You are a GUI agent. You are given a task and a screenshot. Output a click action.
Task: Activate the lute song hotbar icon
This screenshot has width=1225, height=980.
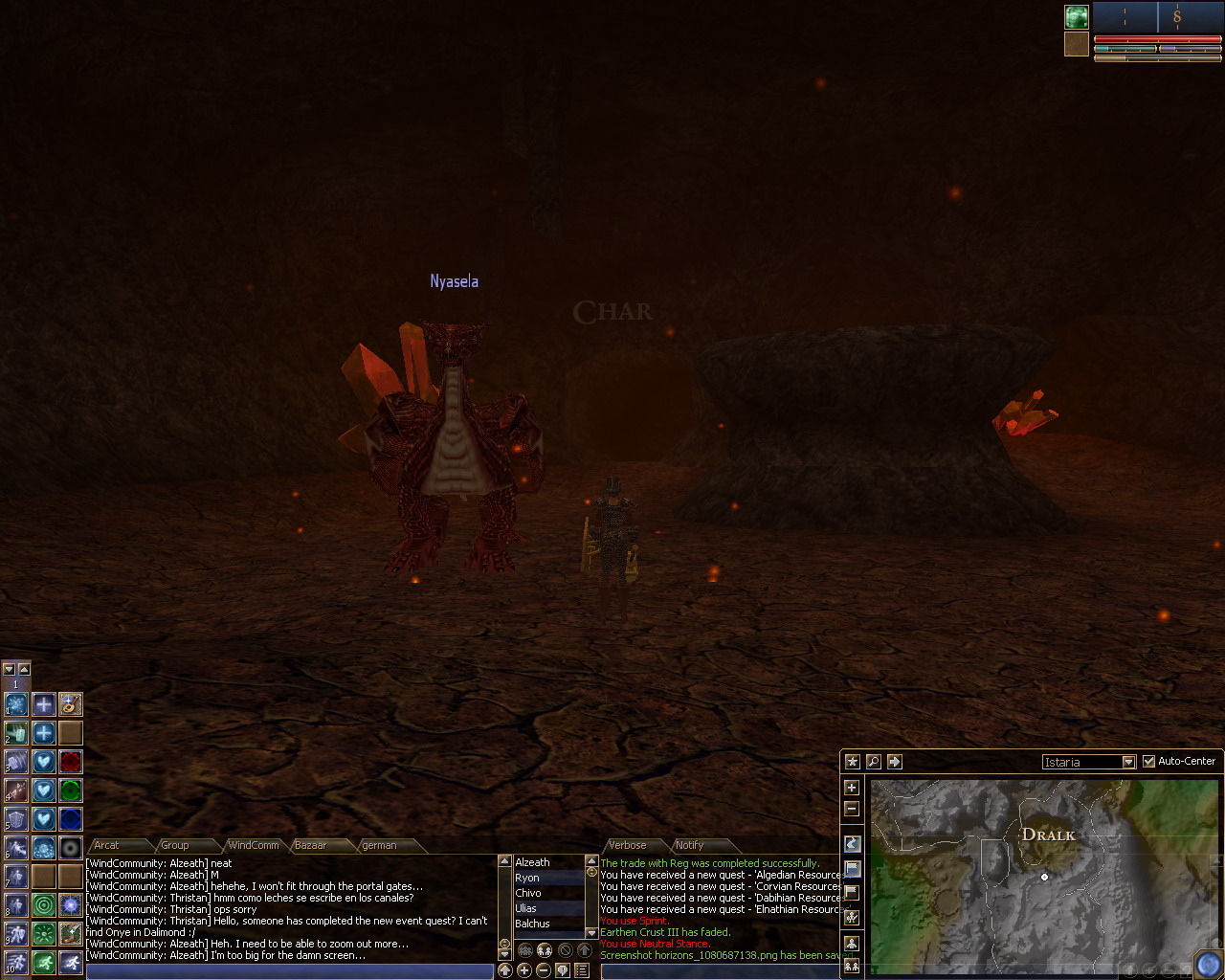[x=70, y=705]
